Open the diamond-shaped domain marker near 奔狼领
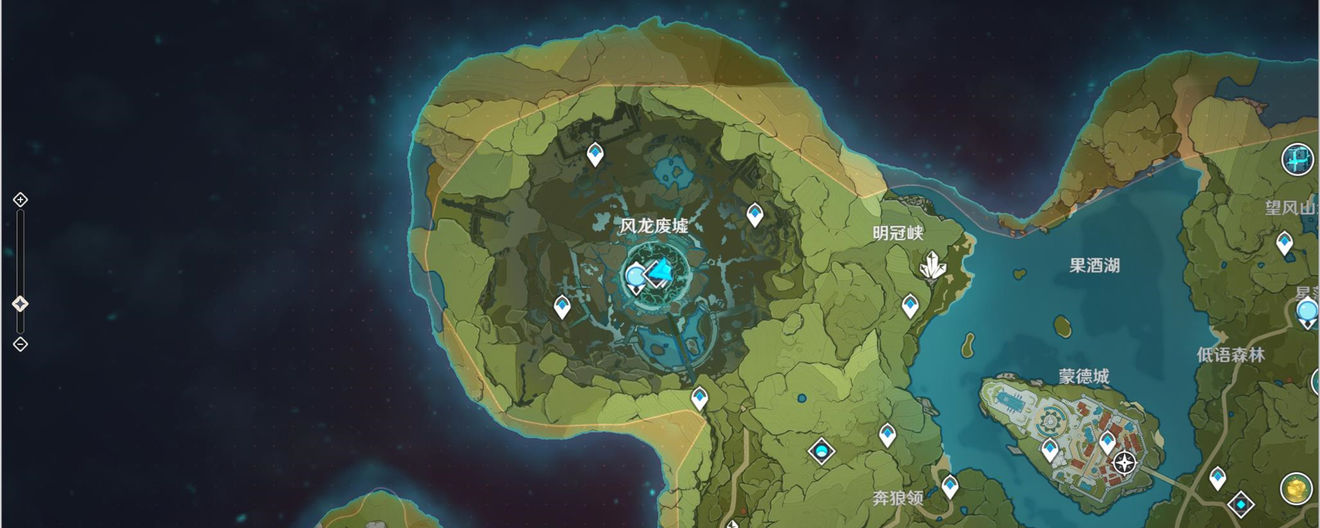 [x=822, y=452]
